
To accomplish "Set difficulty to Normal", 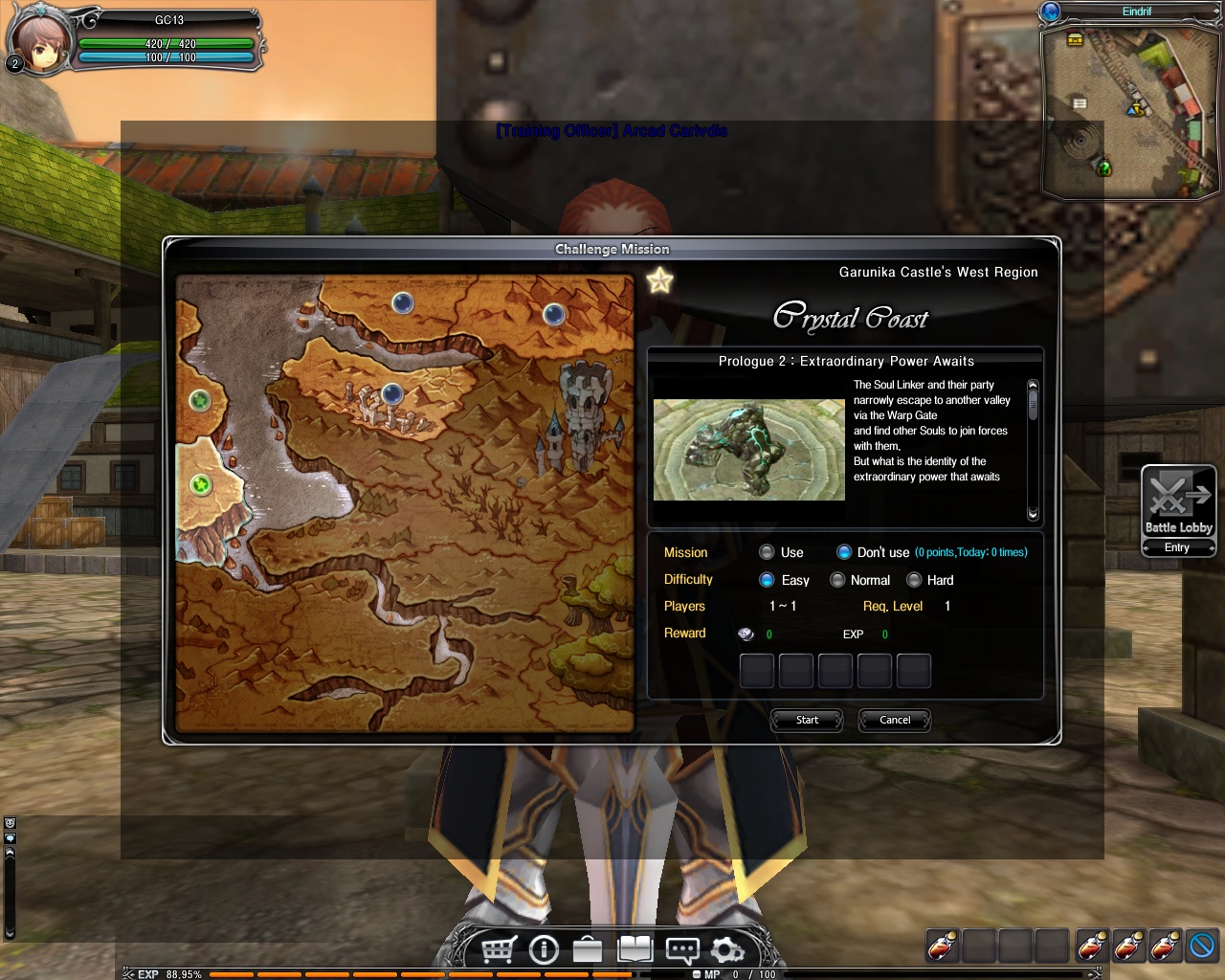I will point(837,580).
